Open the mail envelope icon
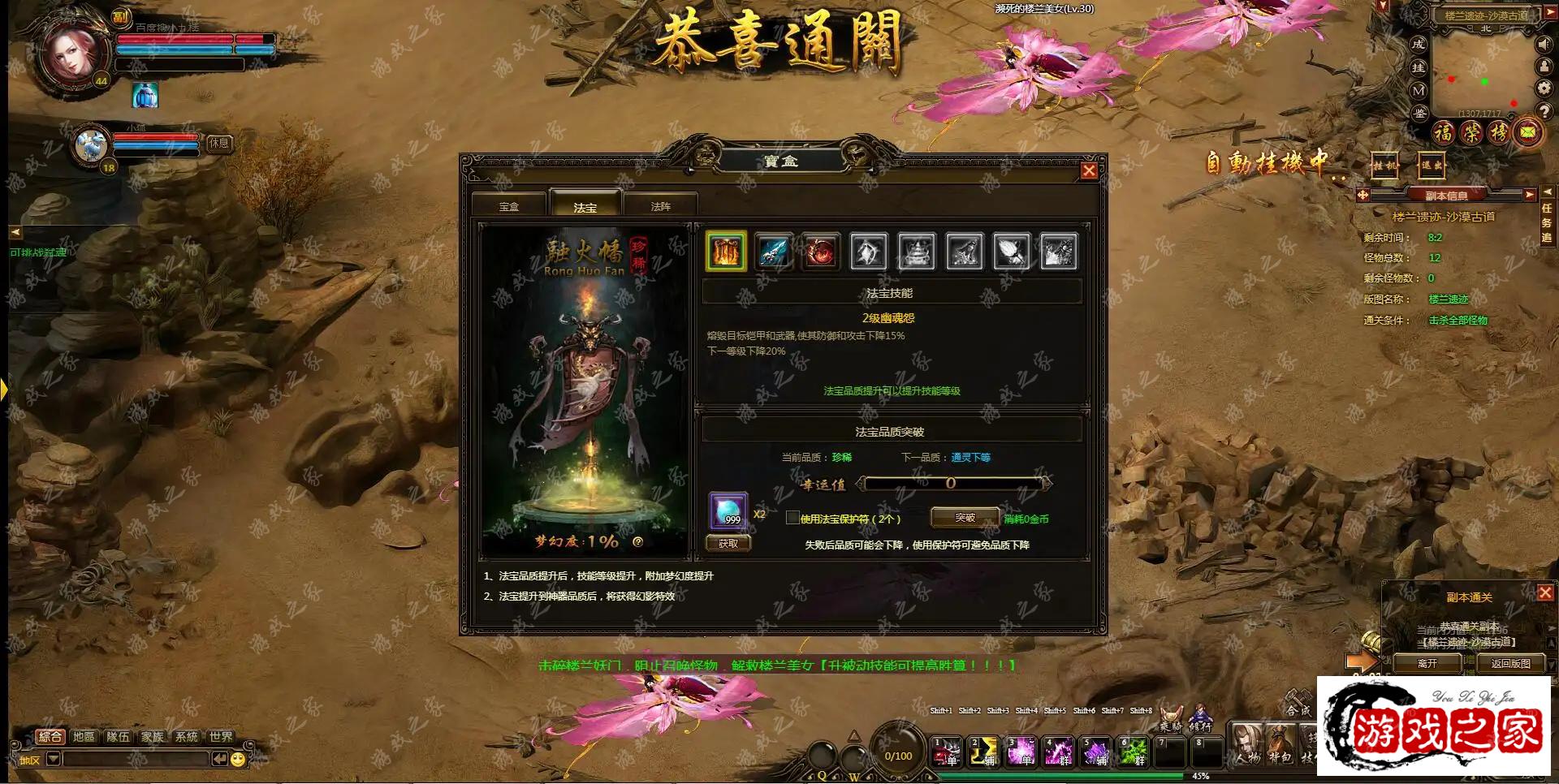 pos(1528,131)
